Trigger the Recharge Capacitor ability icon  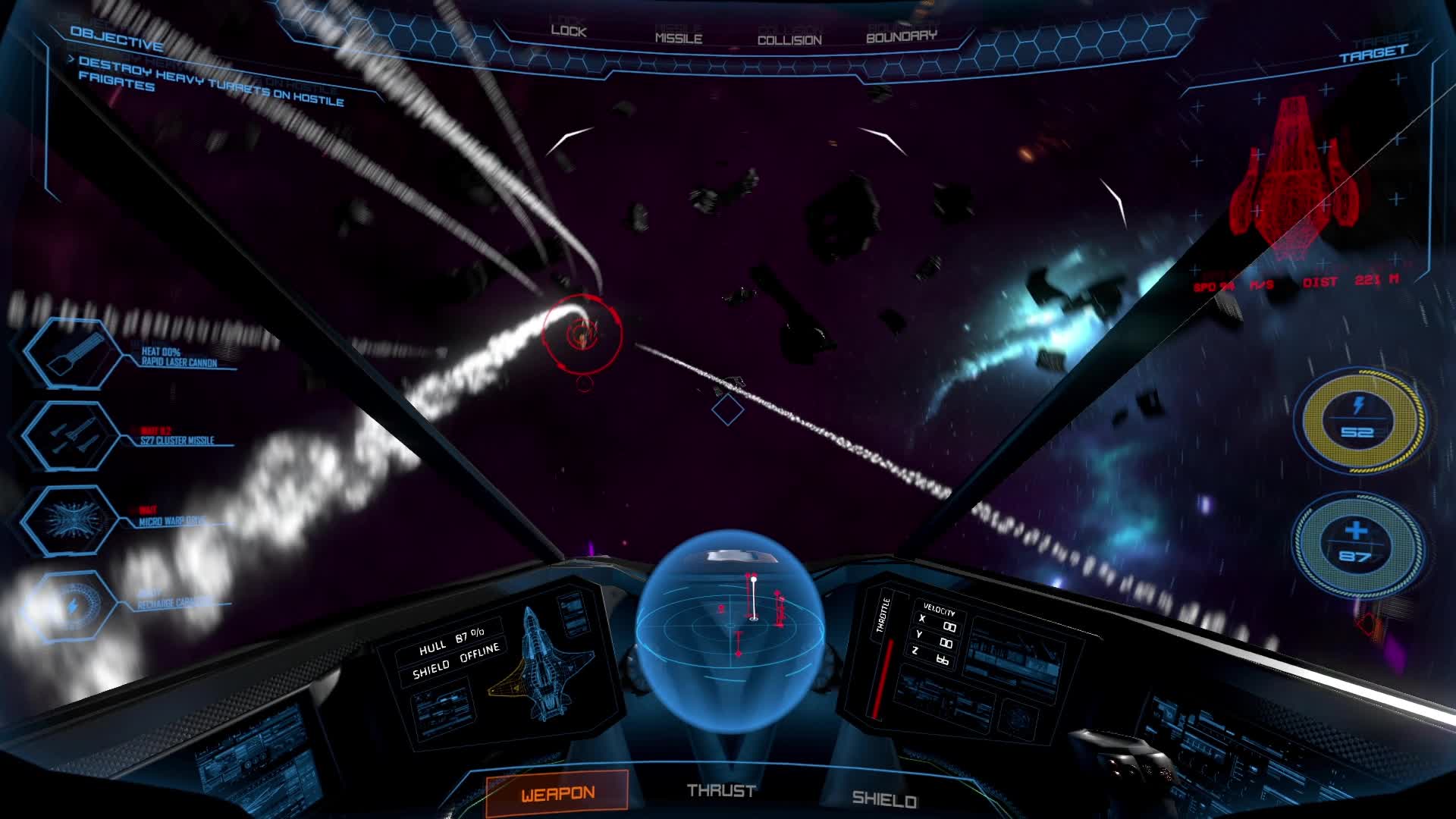pyautogui.click(x=71, y=605)
